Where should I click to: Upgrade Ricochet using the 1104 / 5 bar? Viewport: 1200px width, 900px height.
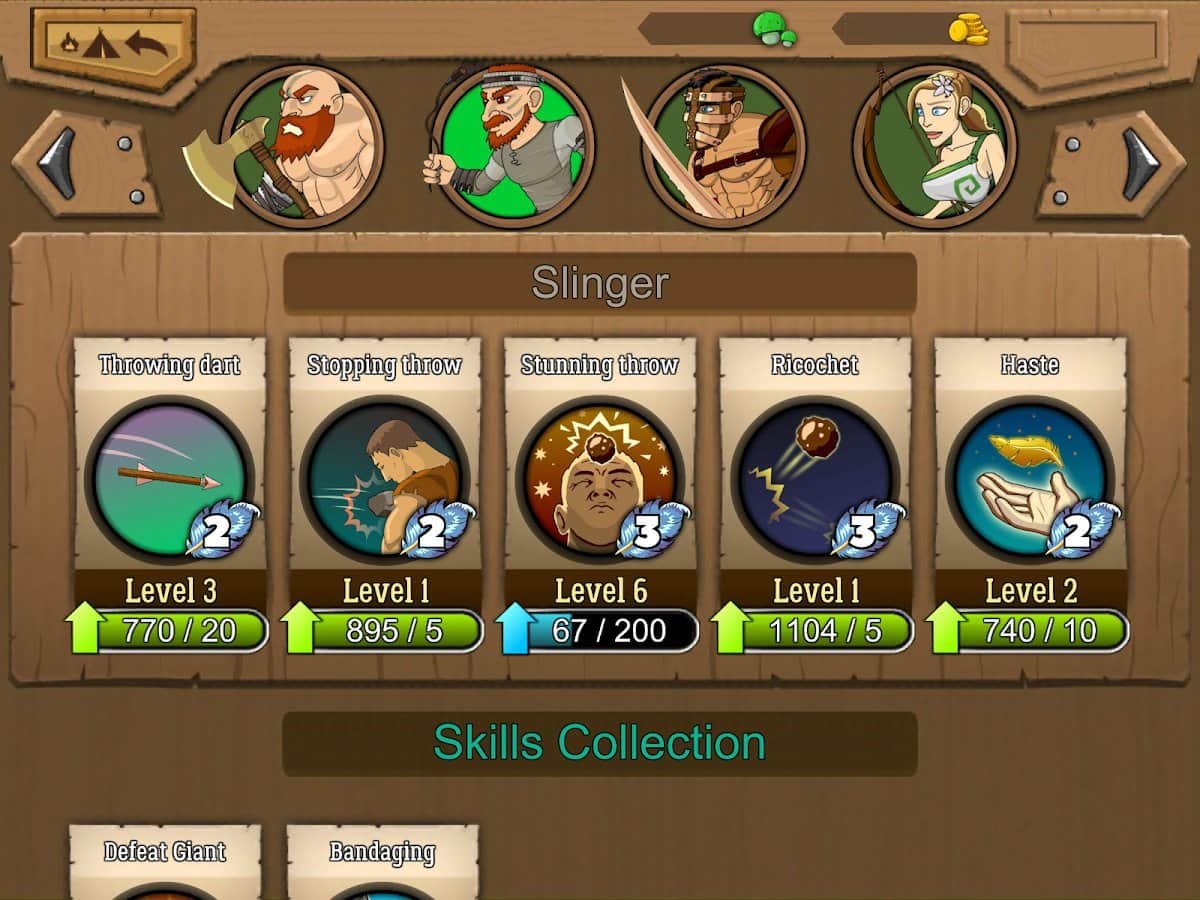pyautogui.click(x=815, y=631)
